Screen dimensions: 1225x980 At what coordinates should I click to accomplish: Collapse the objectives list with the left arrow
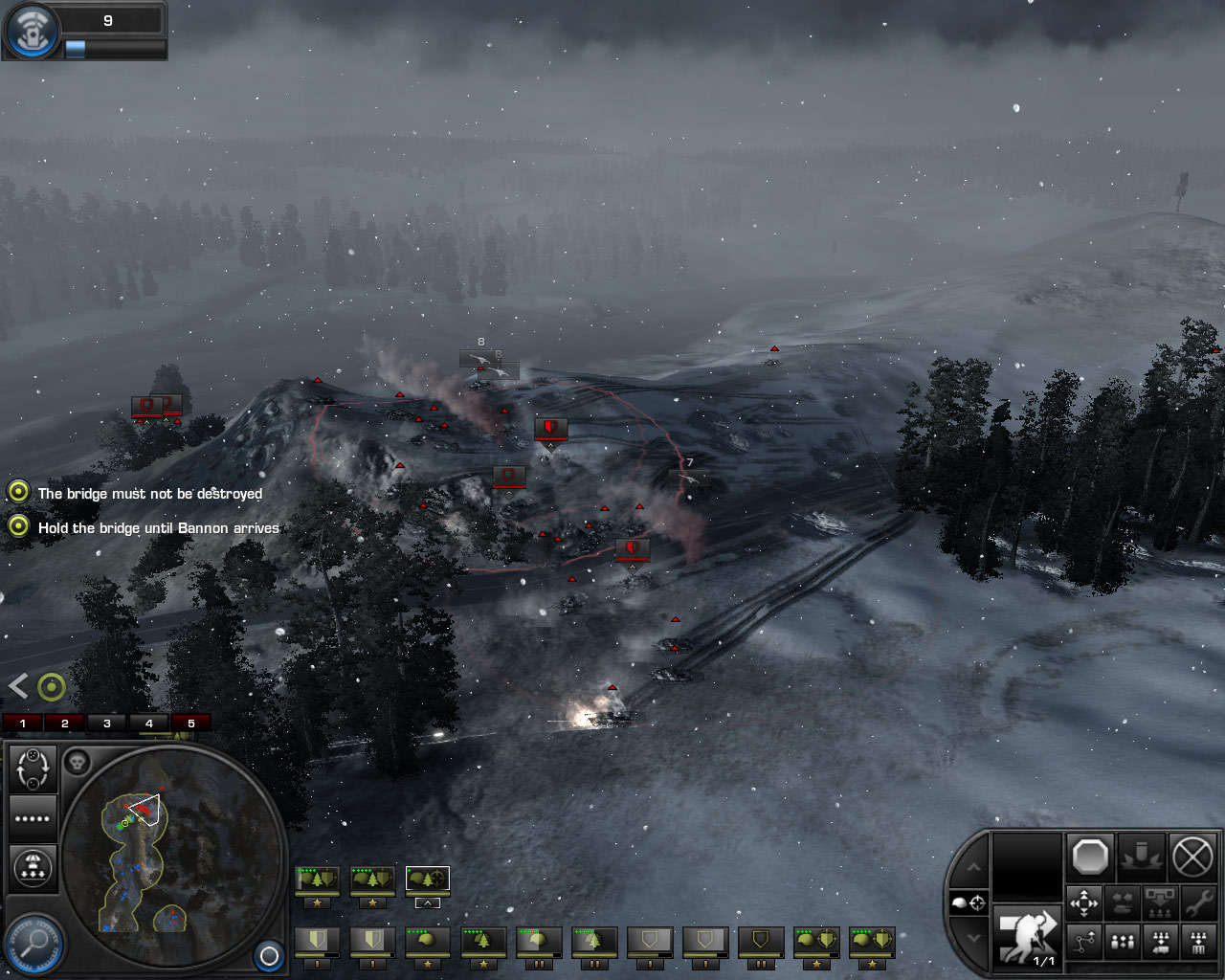coord(18,685)
